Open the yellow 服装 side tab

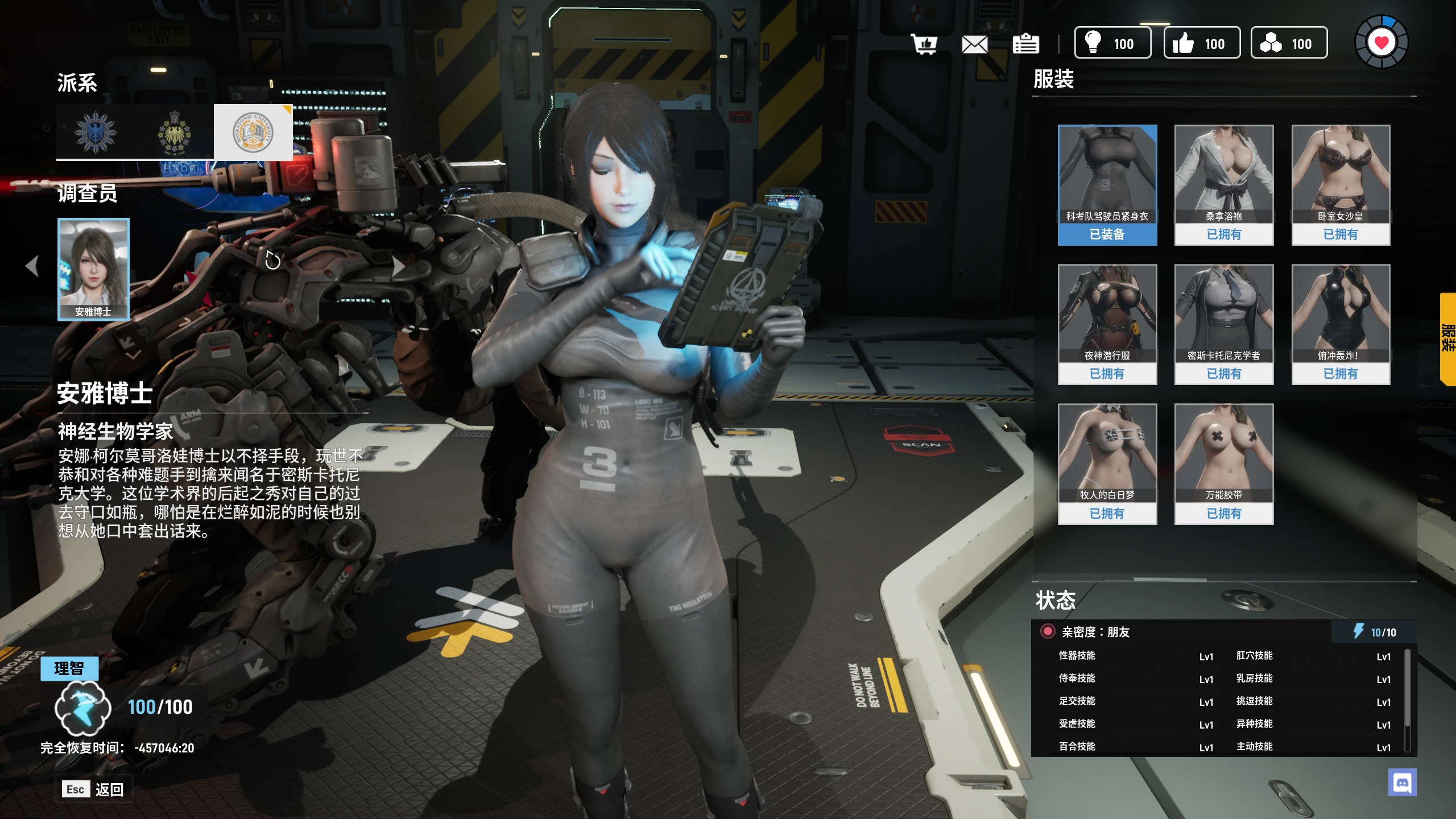tap(1447, 339)
